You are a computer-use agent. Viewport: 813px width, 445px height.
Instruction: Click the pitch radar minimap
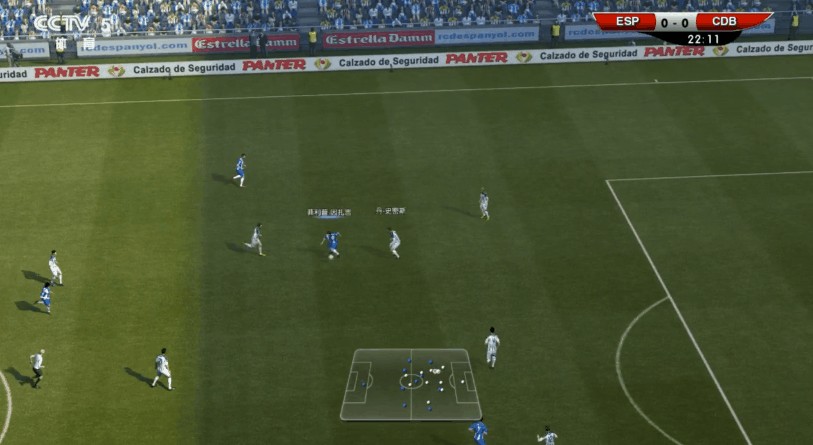click(x=410, y=384)
